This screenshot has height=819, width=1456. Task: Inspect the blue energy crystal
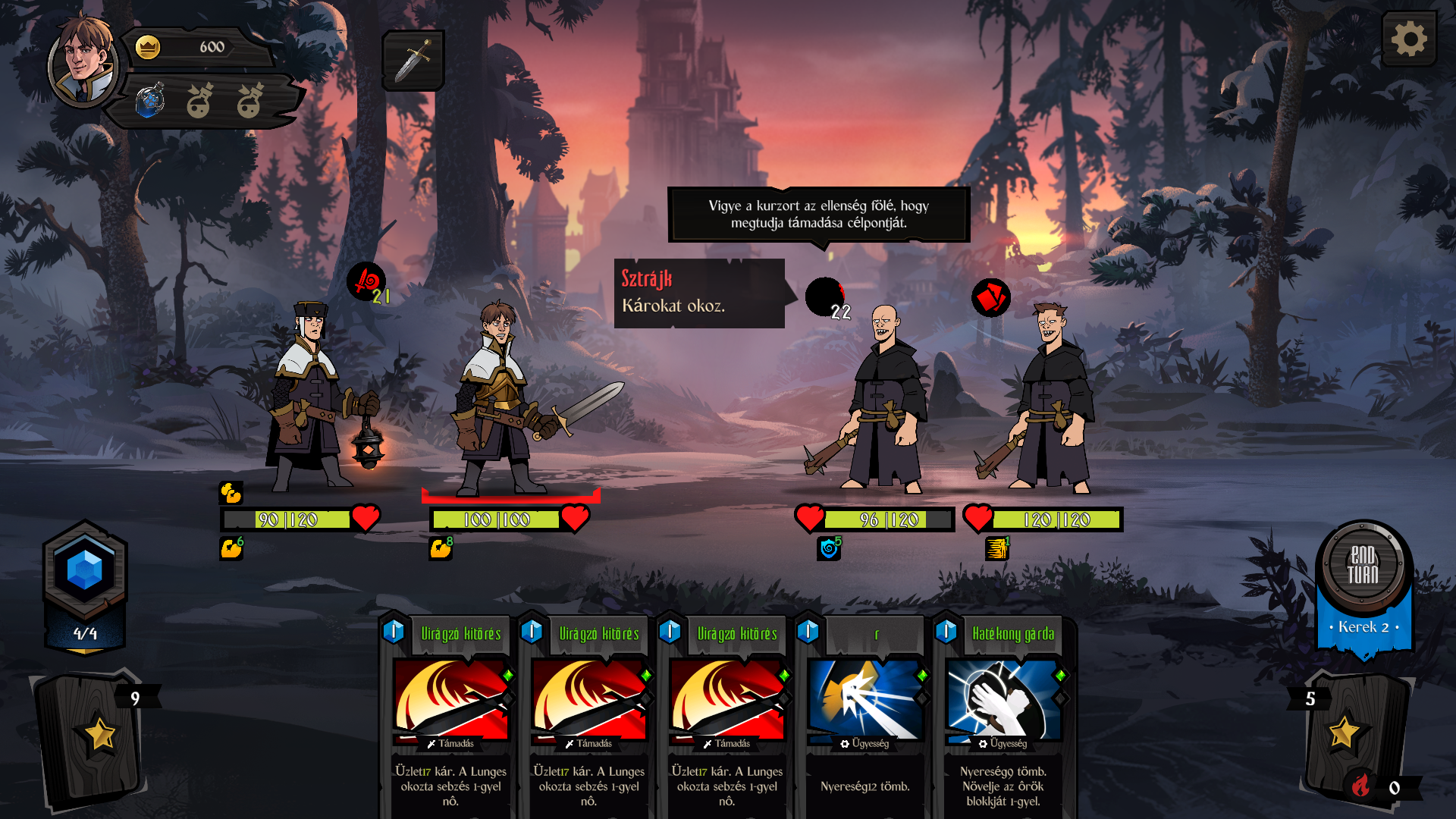point(85,570)
